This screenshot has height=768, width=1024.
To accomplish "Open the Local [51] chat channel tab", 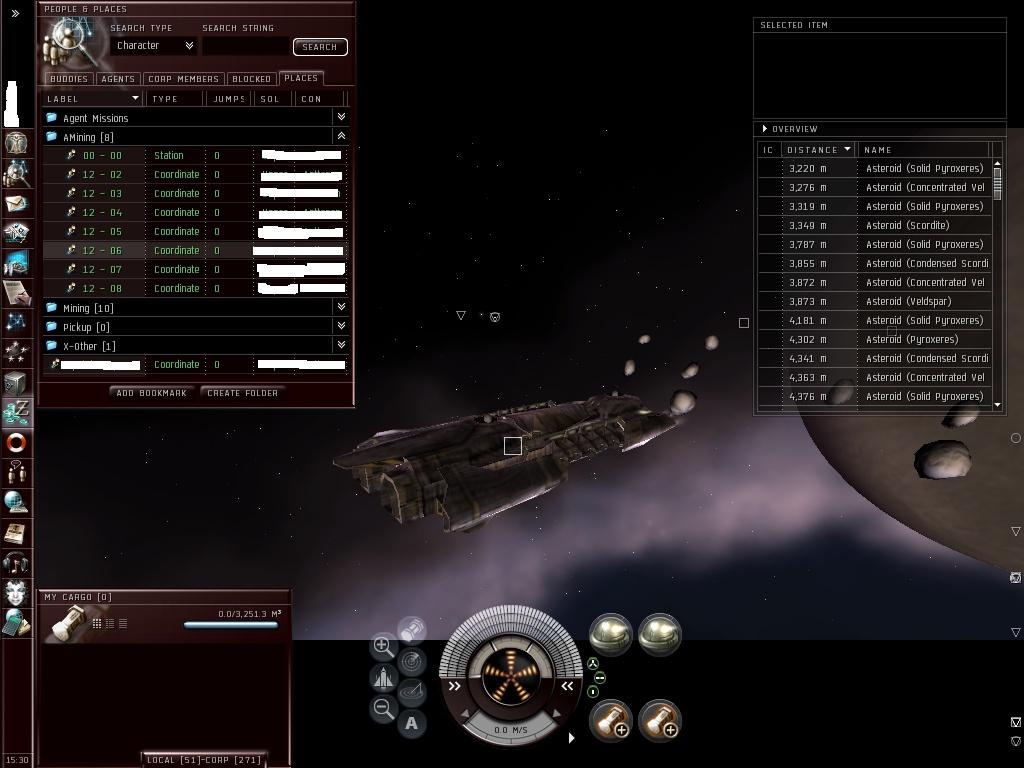I will click(x=174, y=760).
